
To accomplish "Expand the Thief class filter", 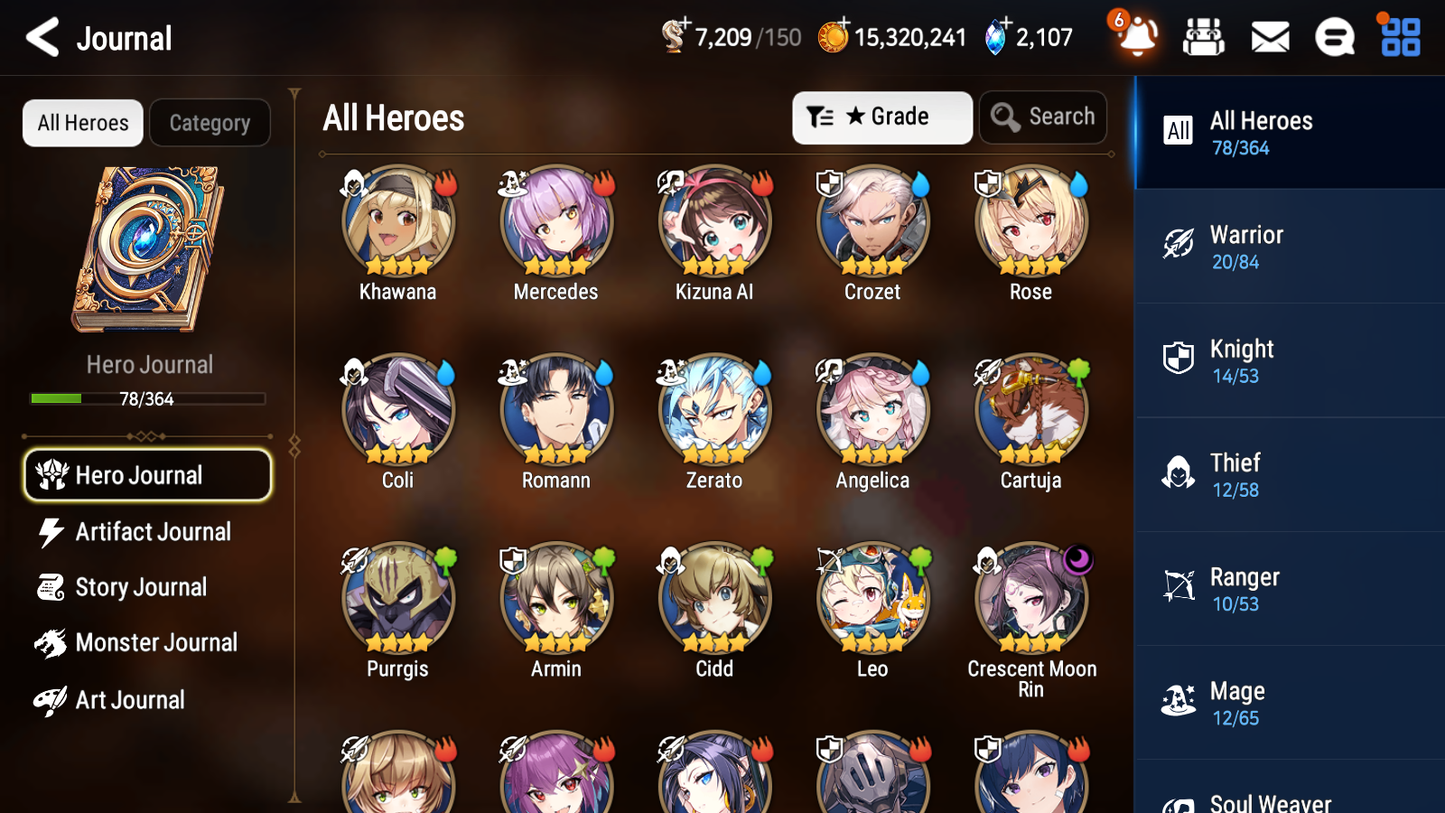I will 1289,474.
